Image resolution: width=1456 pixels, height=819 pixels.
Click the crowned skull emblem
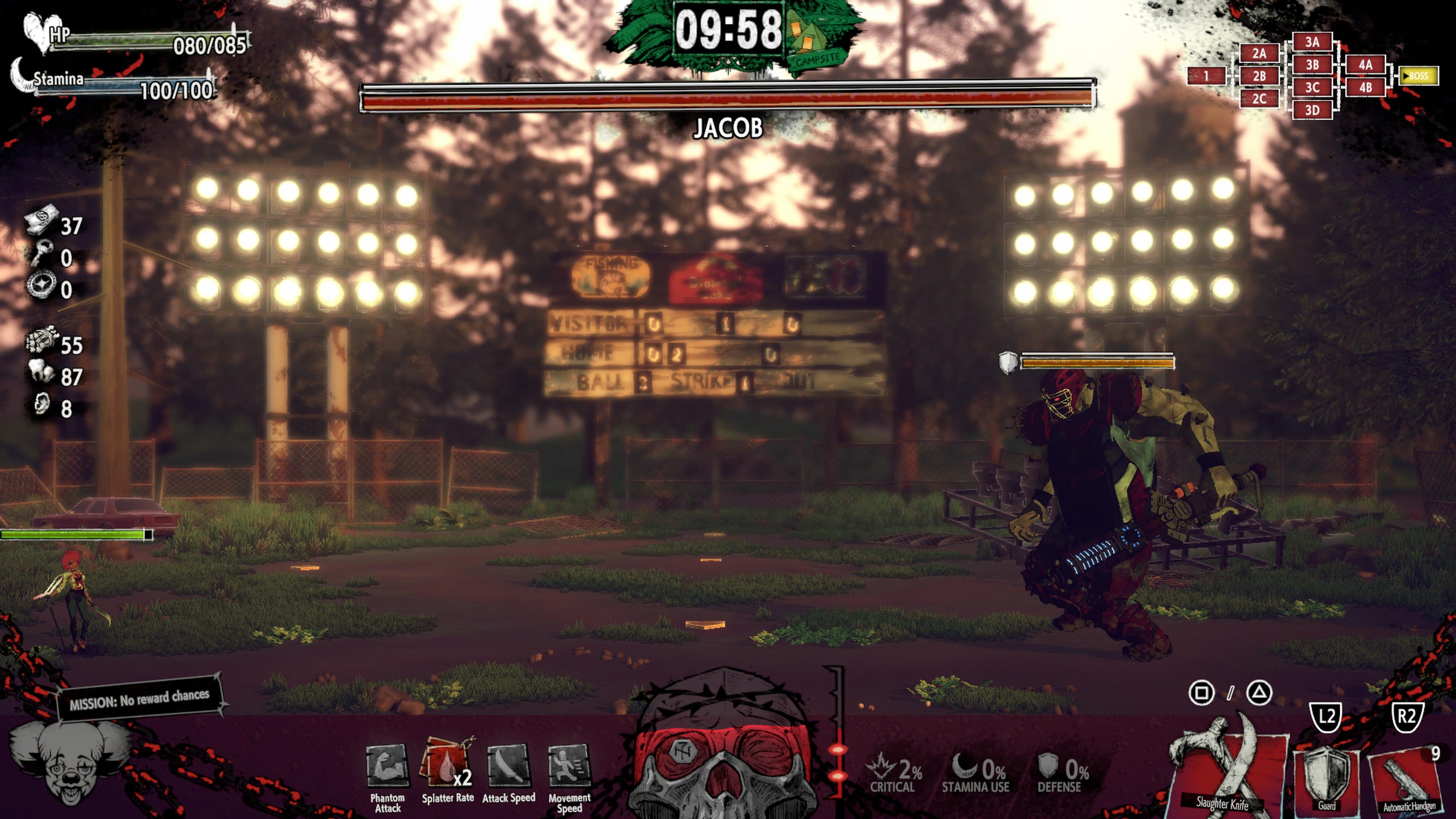click(725, 746)
